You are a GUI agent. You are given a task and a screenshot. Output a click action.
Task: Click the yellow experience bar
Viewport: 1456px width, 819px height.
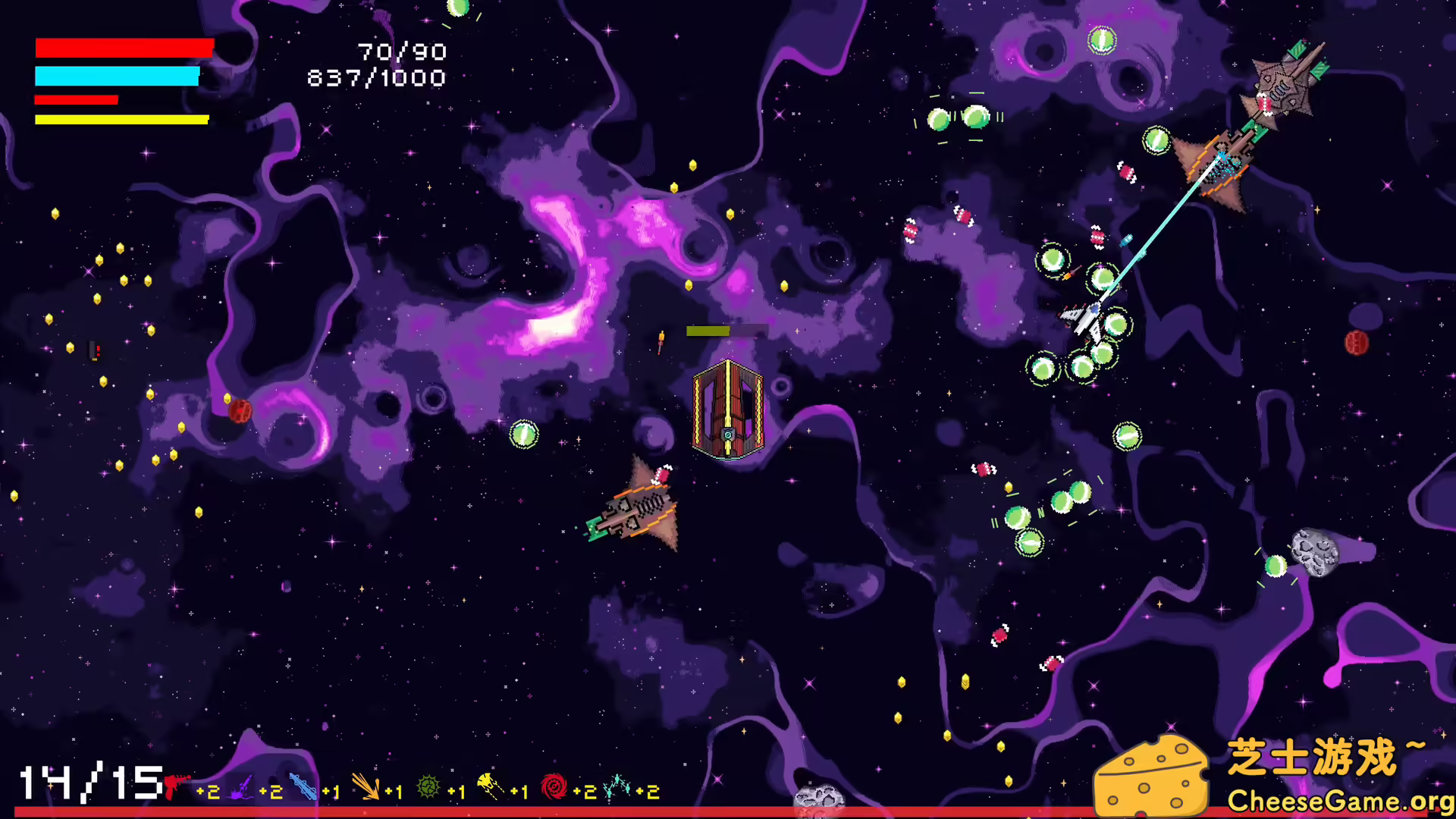click(x=121, y=118)
